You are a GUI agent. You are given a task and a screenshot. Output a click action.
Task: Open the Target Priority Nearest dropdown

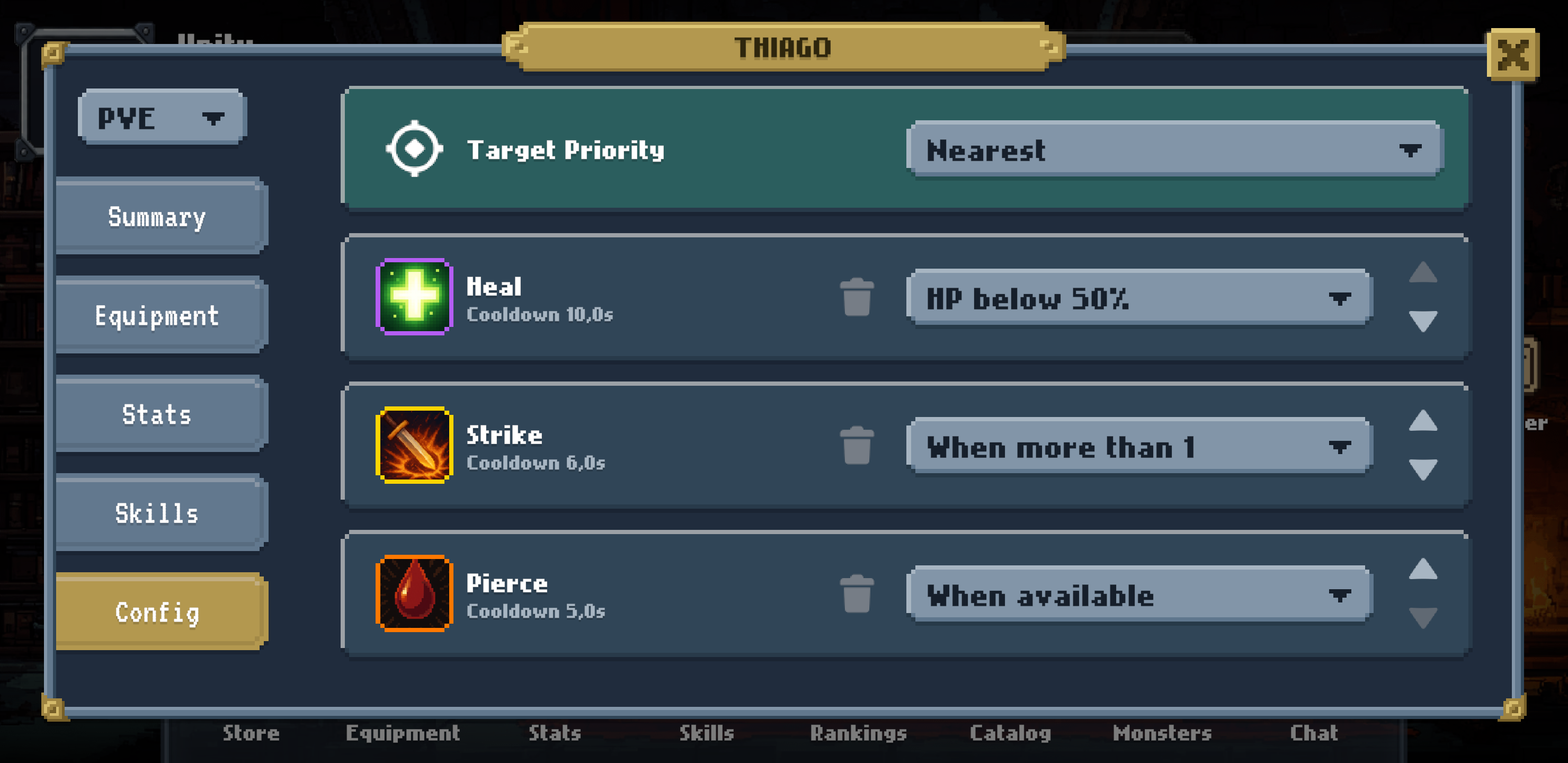(1175, 150)
